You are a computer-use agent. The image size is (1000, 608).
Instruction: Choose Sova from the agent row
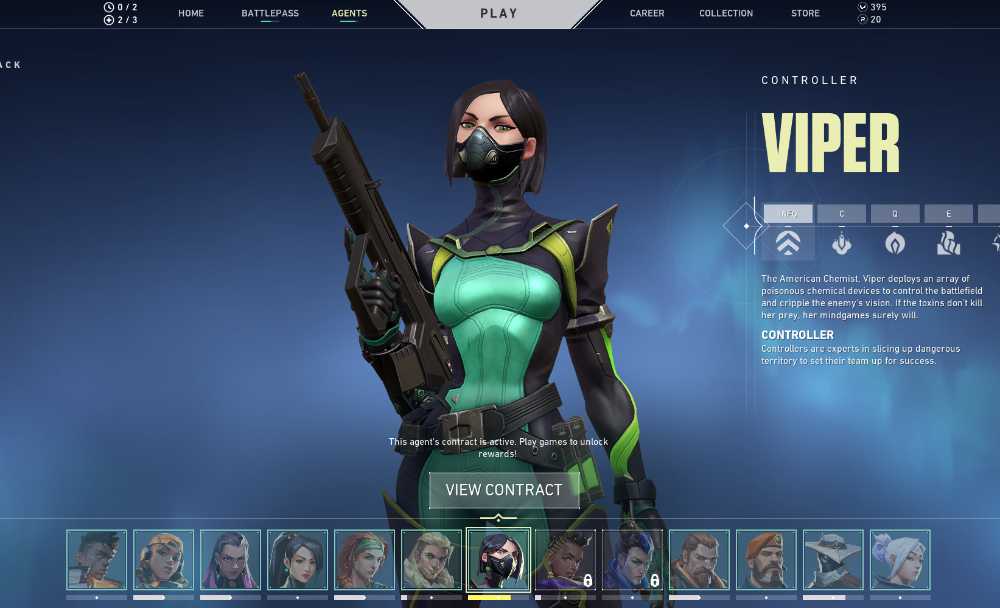(x=432, y=559)
